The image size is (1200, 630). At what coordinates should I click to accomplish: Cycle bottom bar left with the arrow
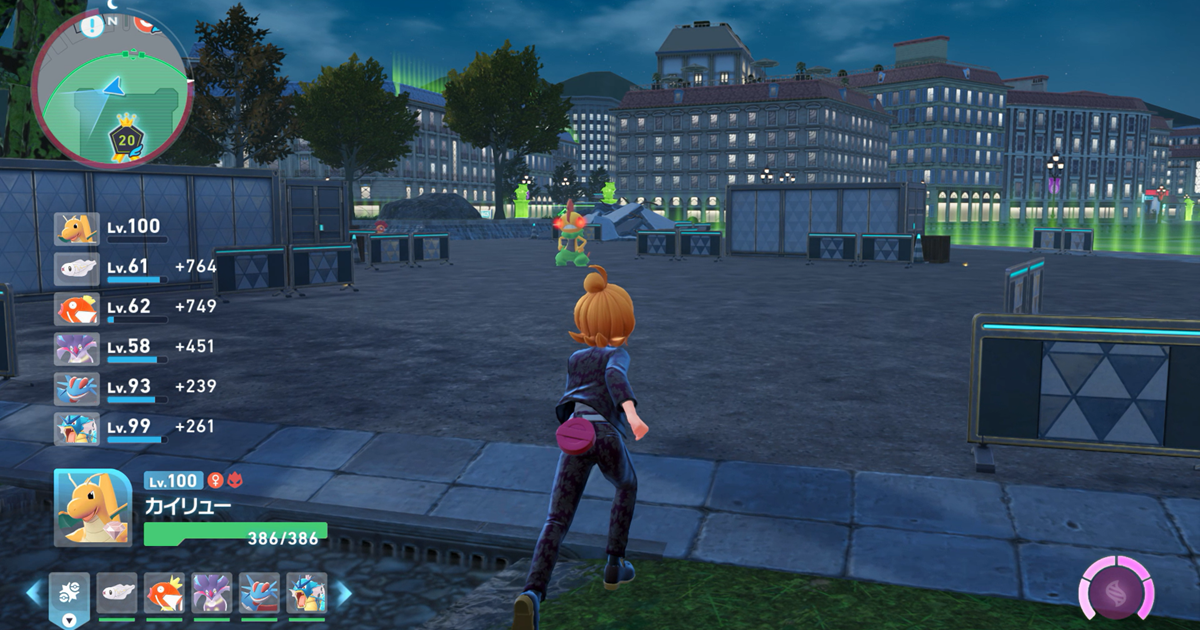(34, 593)
